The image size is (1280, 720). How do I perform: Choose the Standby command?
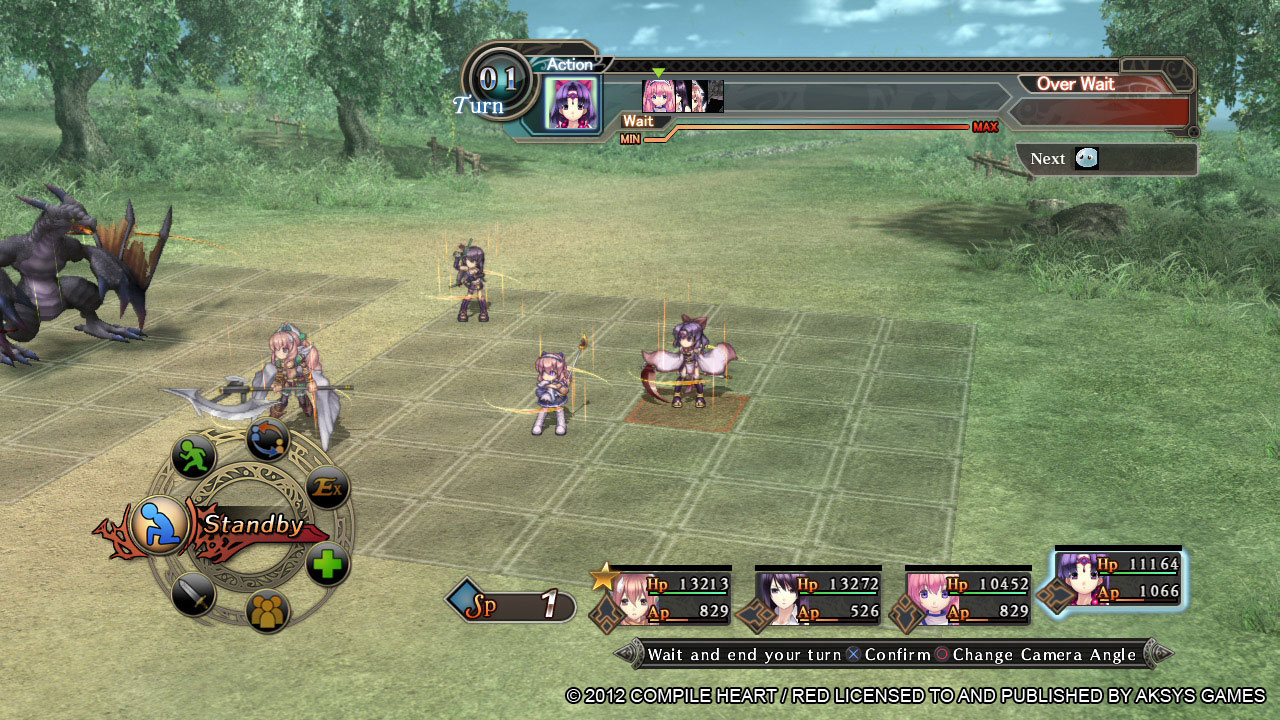[160, 524]
